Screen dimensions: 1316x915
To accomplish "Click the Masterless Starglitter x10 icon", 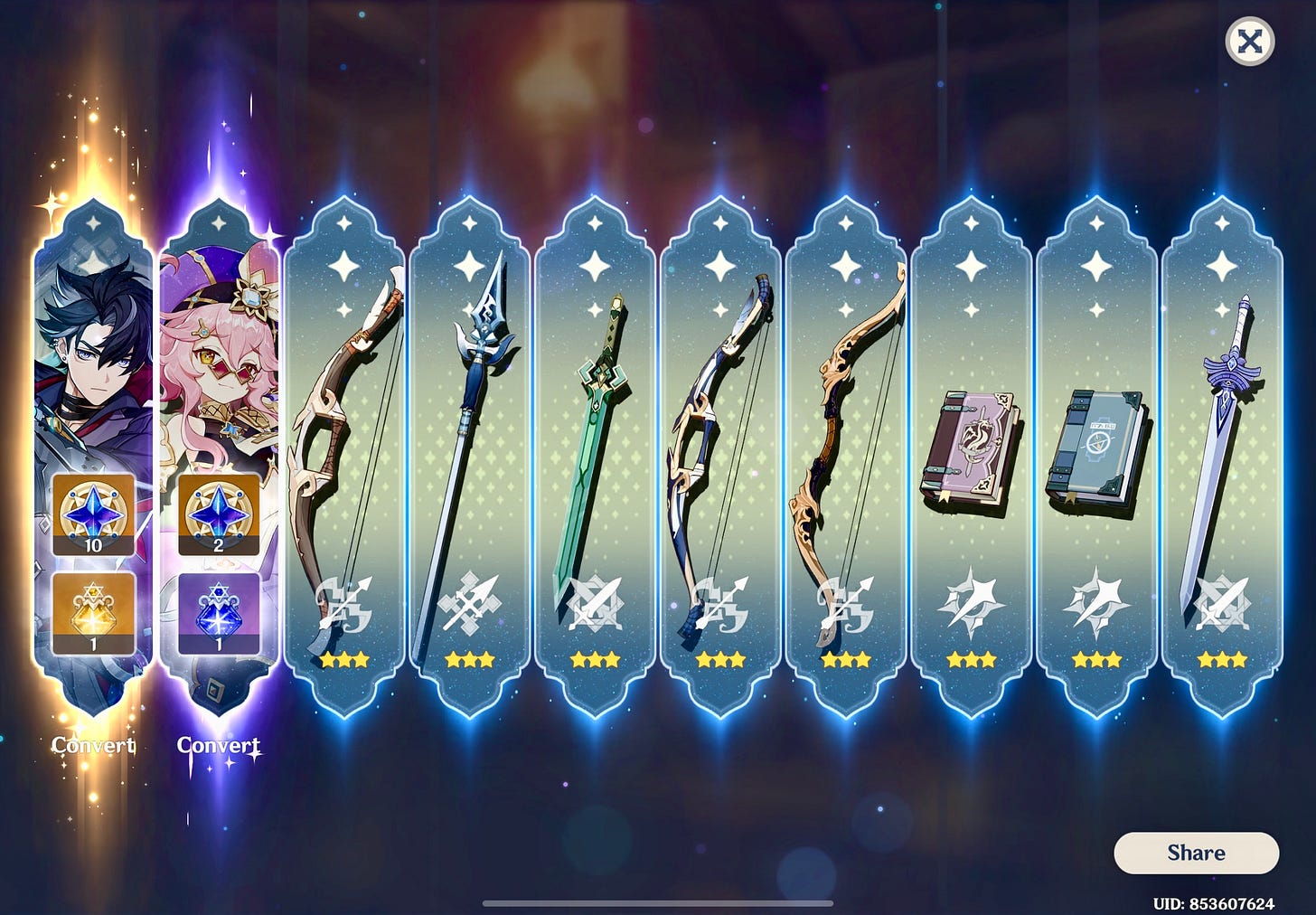I will (91, 515).
